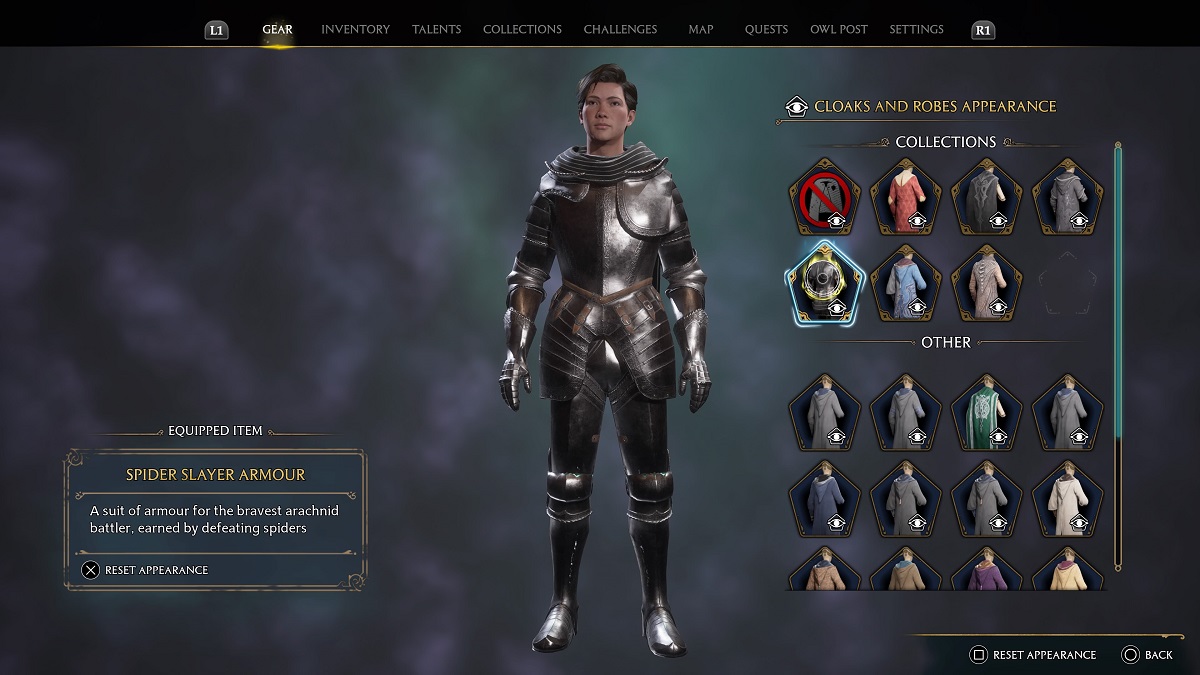The height and width of the screenshot is (675, 1200).
Task: Go to the Collections tab
Action: click(522, 30)
